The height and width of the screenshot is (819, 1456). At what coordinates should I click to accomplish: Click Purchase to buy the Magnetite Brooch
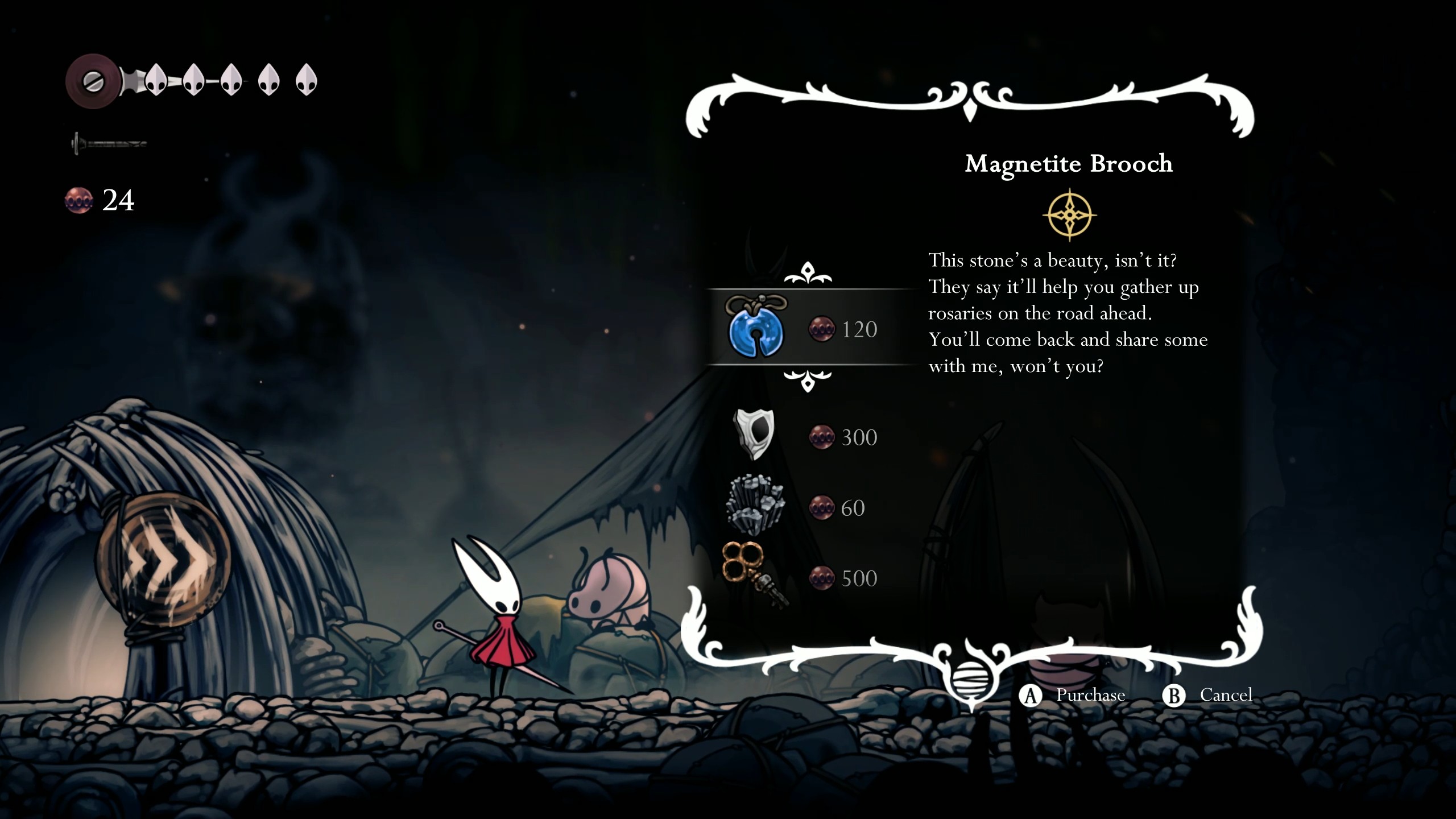click(x=1089, y=694)
